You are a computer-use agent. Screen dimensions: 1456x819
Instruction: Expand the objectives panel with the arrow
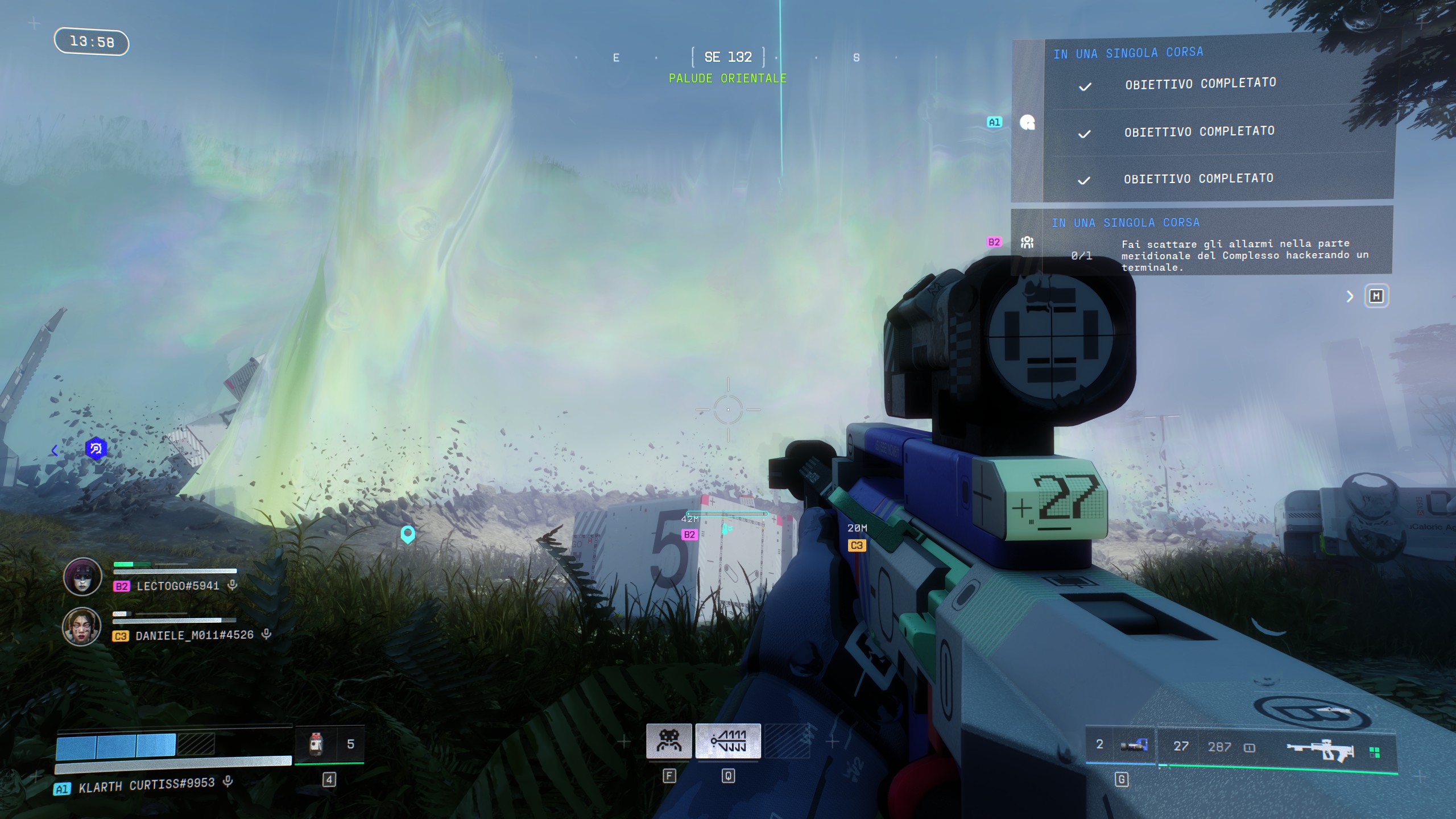(x=1350, y=296)
